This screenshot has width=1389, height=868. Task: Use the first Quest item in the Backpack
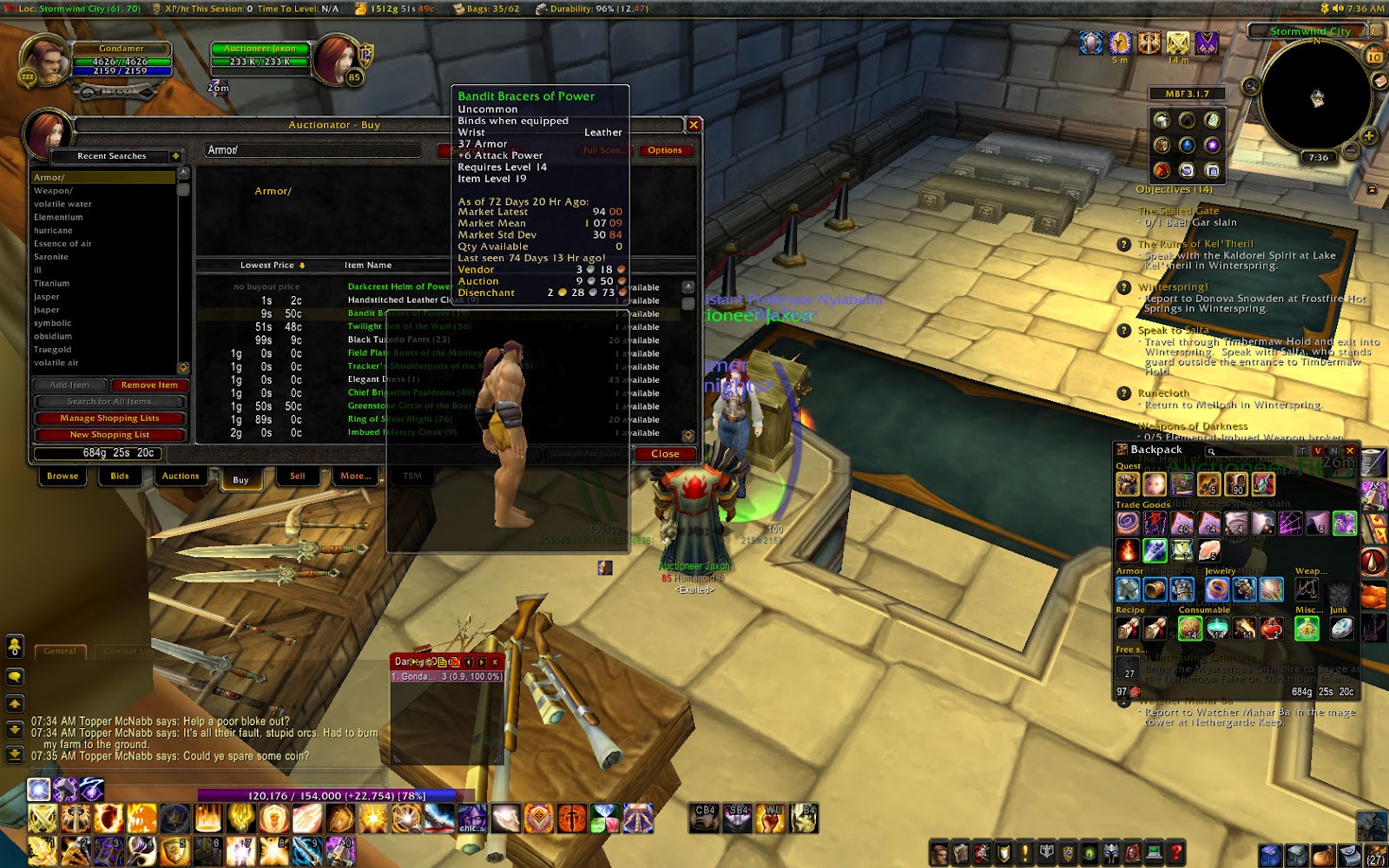(1127, 485)
